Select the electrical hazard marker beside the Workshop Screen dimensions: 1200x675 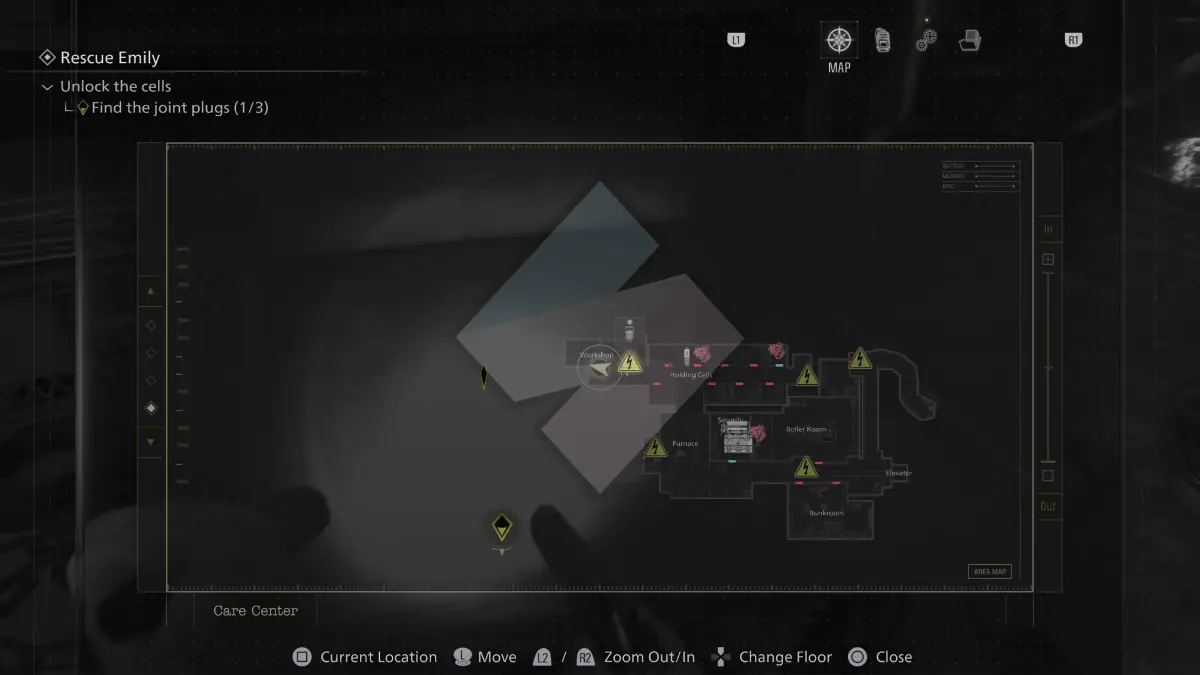click(x=630, y=362)
